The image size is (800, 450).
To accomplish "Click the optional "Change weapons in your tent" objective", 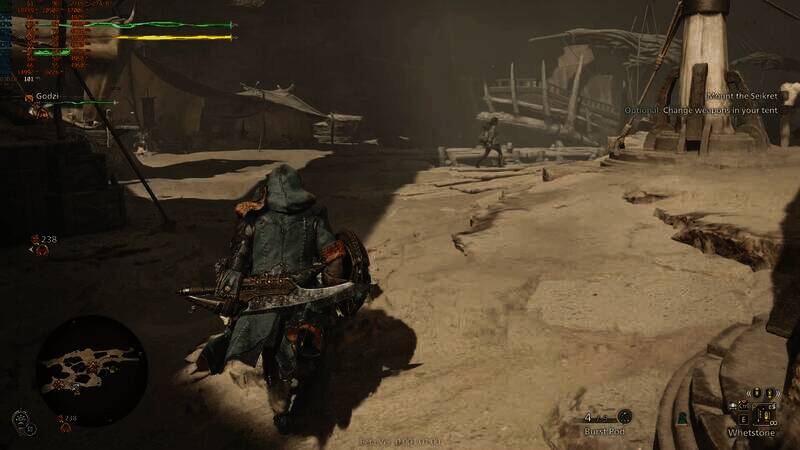I will coord(711,109).
